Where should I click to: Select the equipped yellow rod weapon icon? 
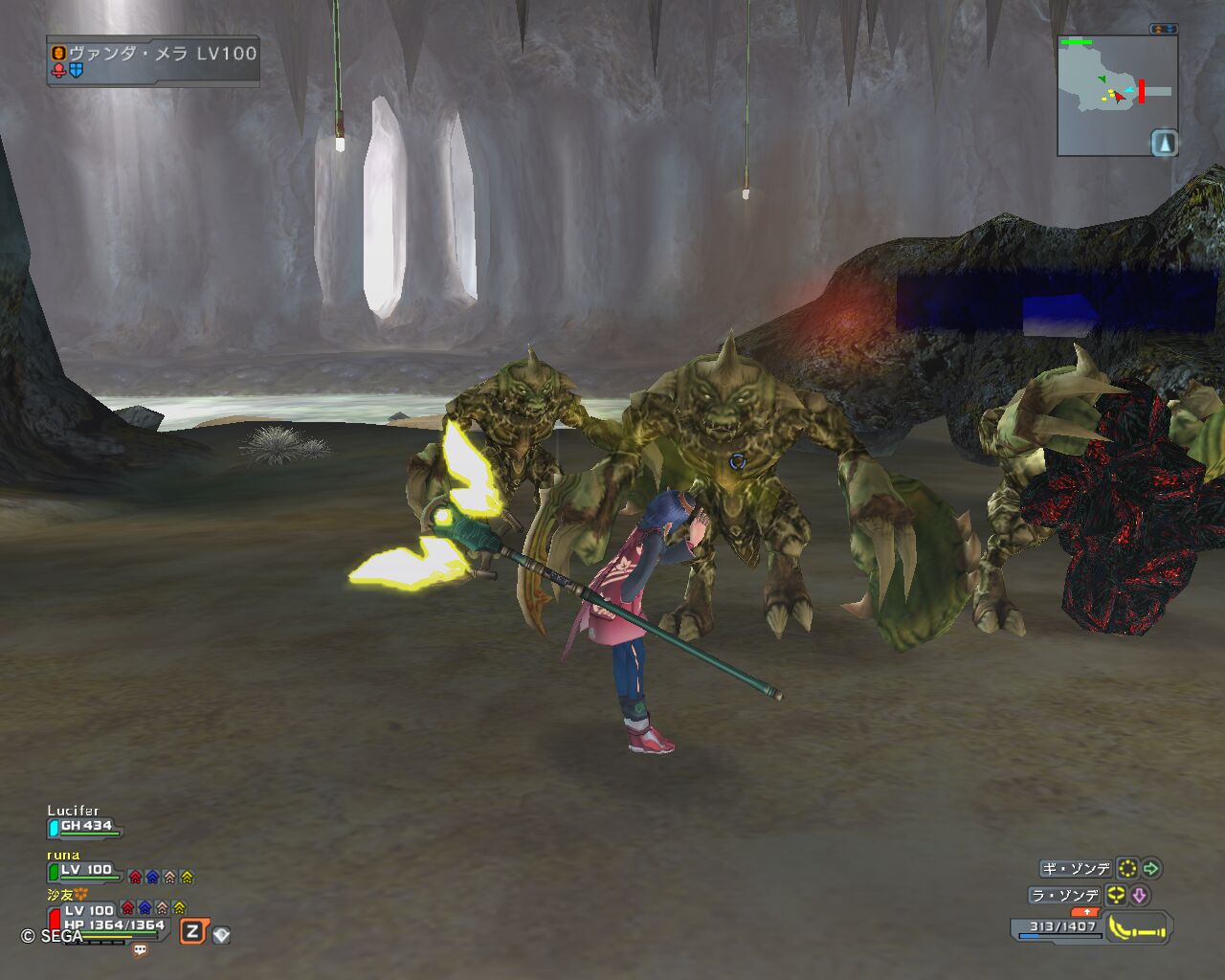tap(1138, 928)
